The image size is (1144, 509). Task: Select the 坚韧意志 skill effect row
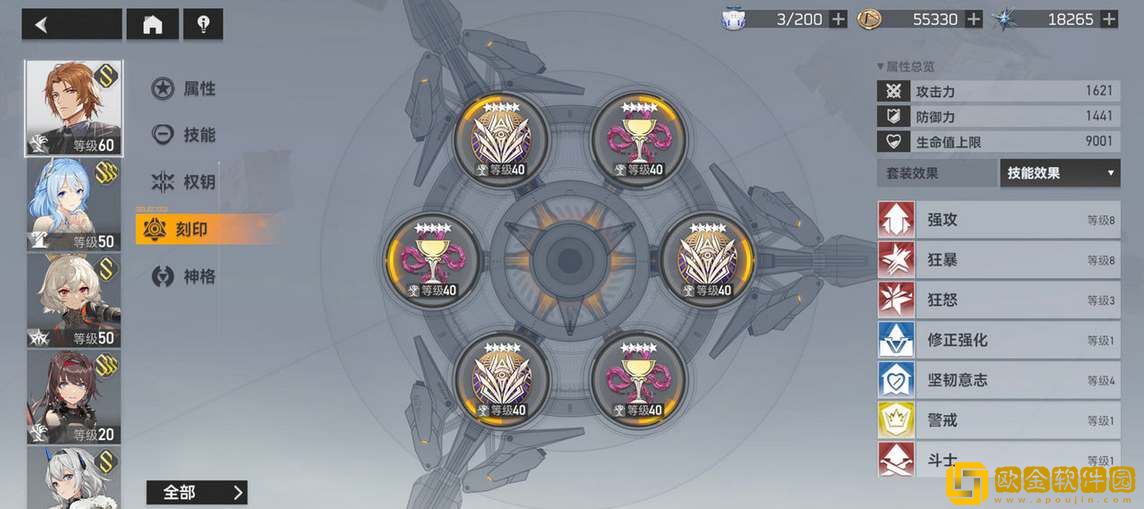click(x=998, y=380)
